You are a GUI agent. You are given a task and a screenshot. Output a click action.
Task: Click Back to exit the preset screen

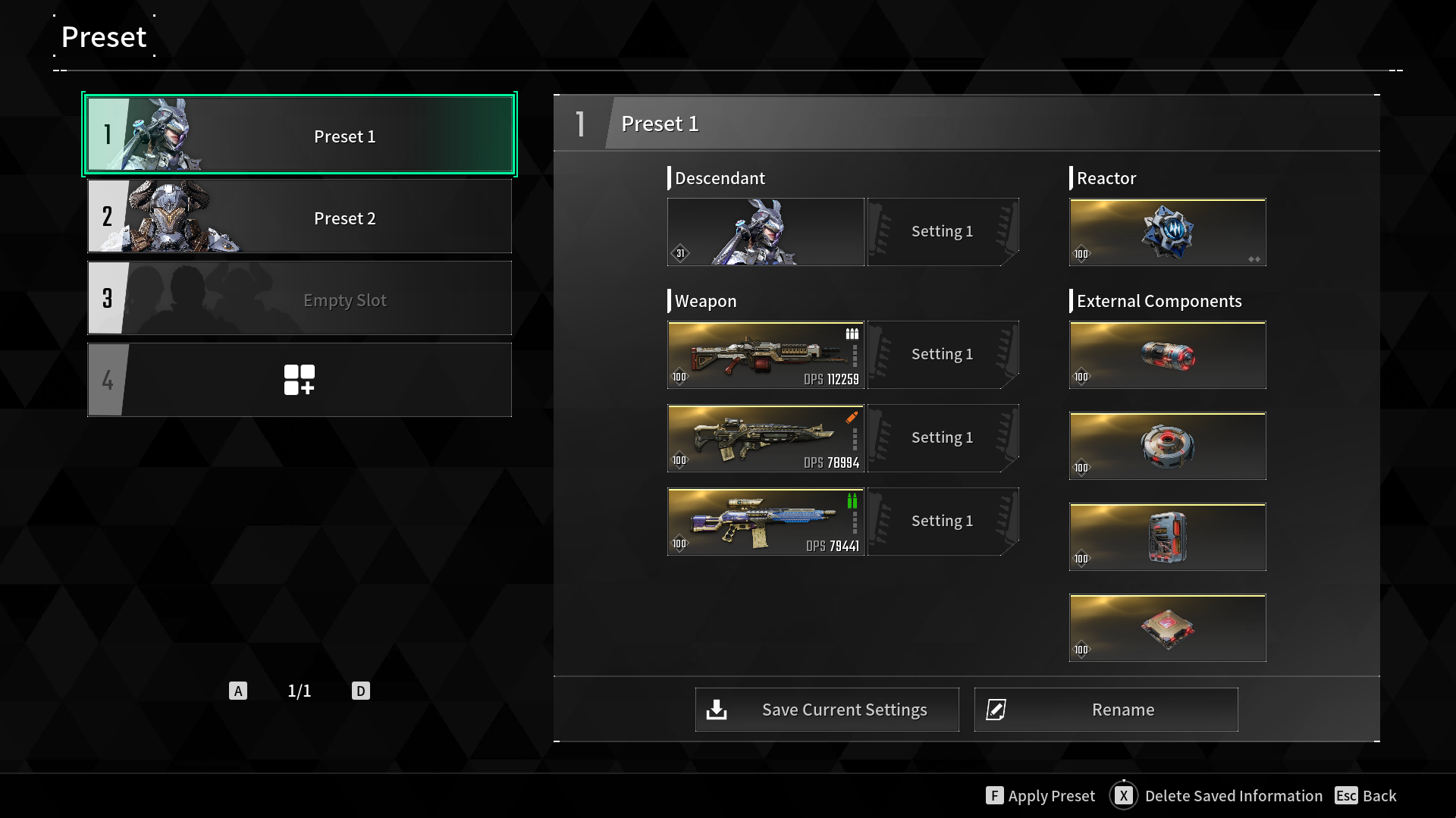click(1377, 795)
